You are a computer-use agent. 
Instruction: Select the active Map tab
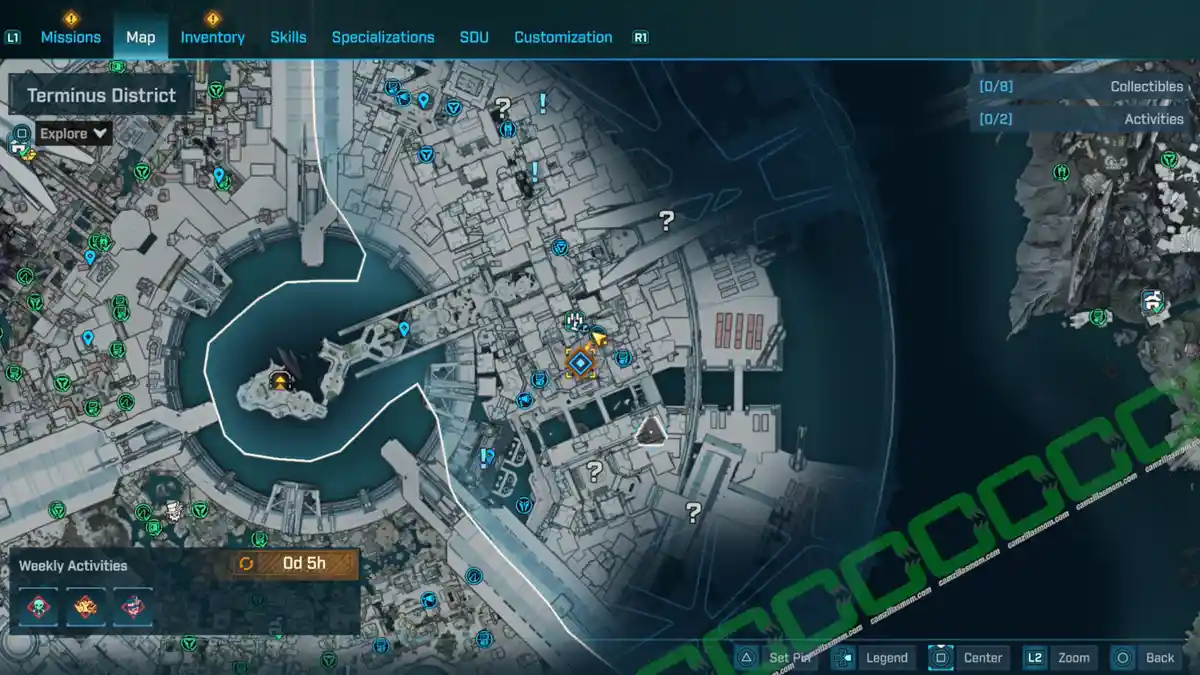[x=140, y=37]
